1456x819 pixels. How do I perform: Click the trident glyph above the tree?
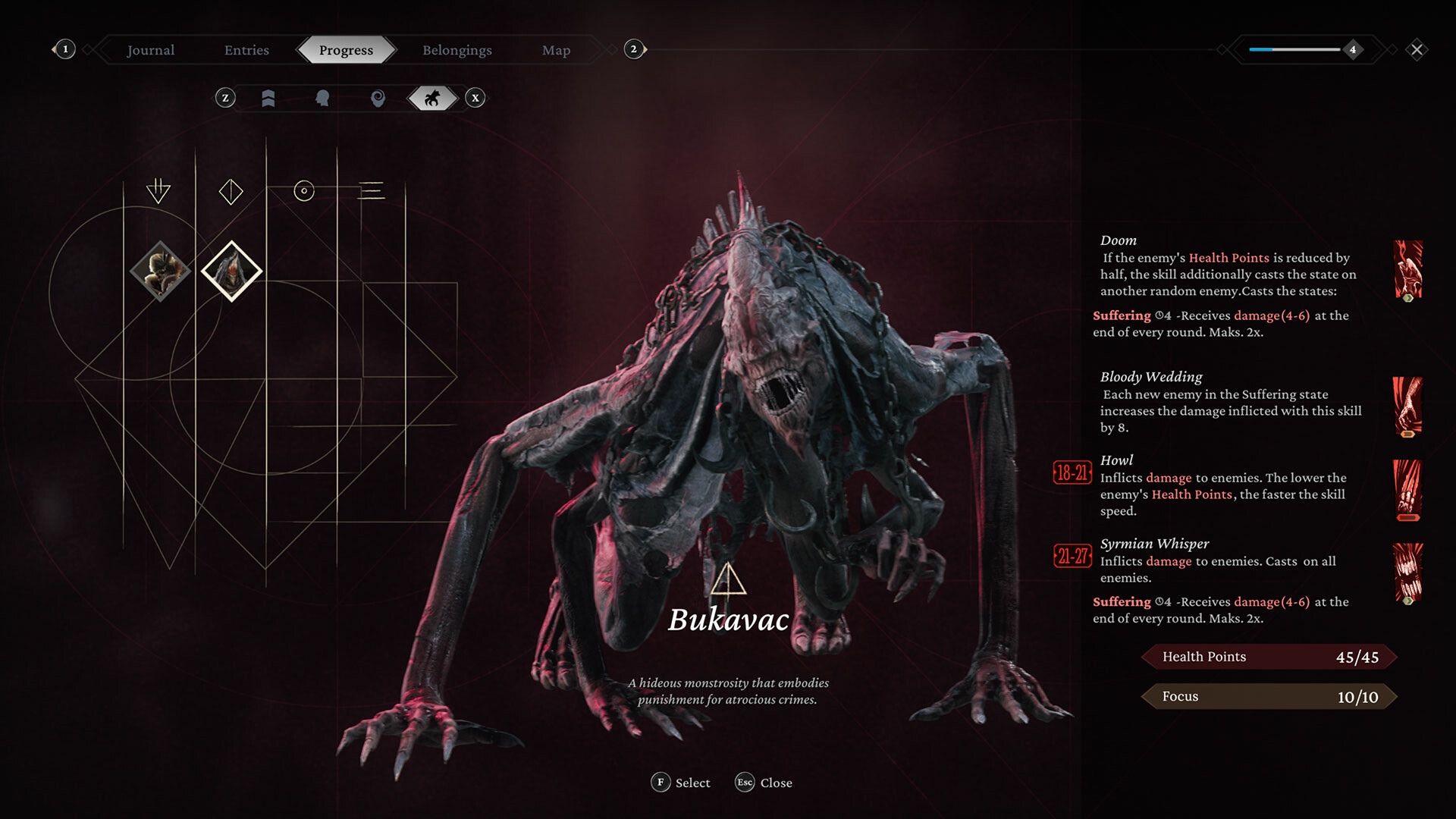pos(157,190)
